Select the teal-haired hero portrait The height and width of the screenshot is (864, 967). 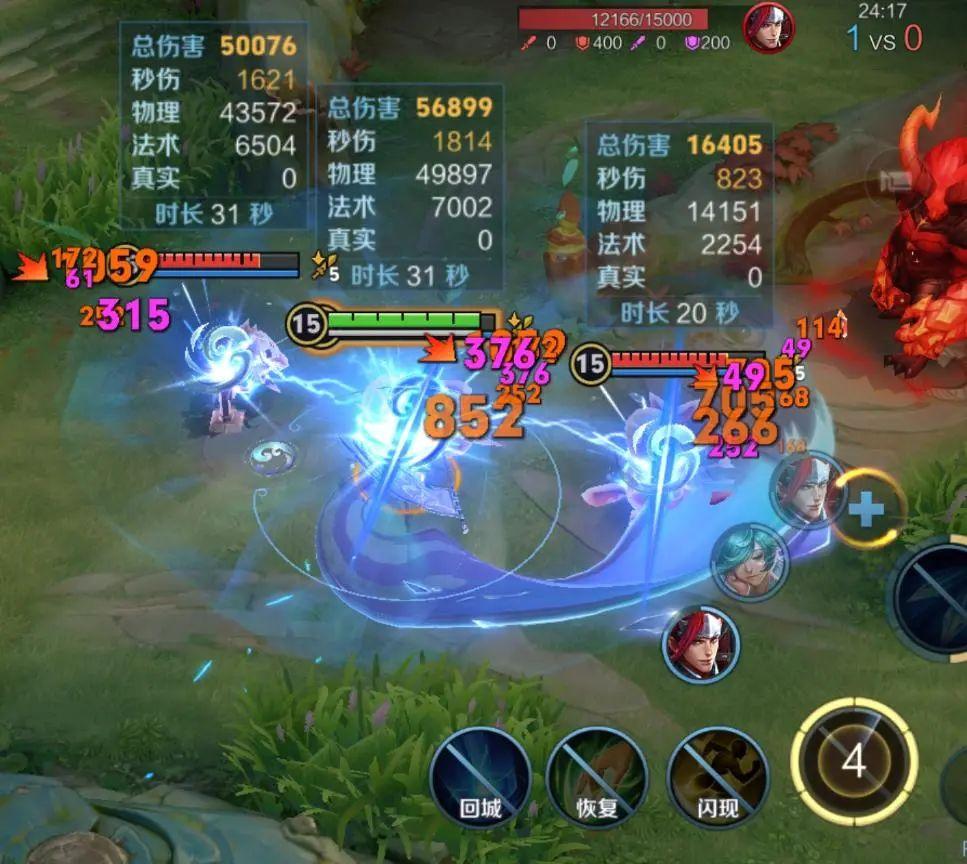[x=750, y=562]
